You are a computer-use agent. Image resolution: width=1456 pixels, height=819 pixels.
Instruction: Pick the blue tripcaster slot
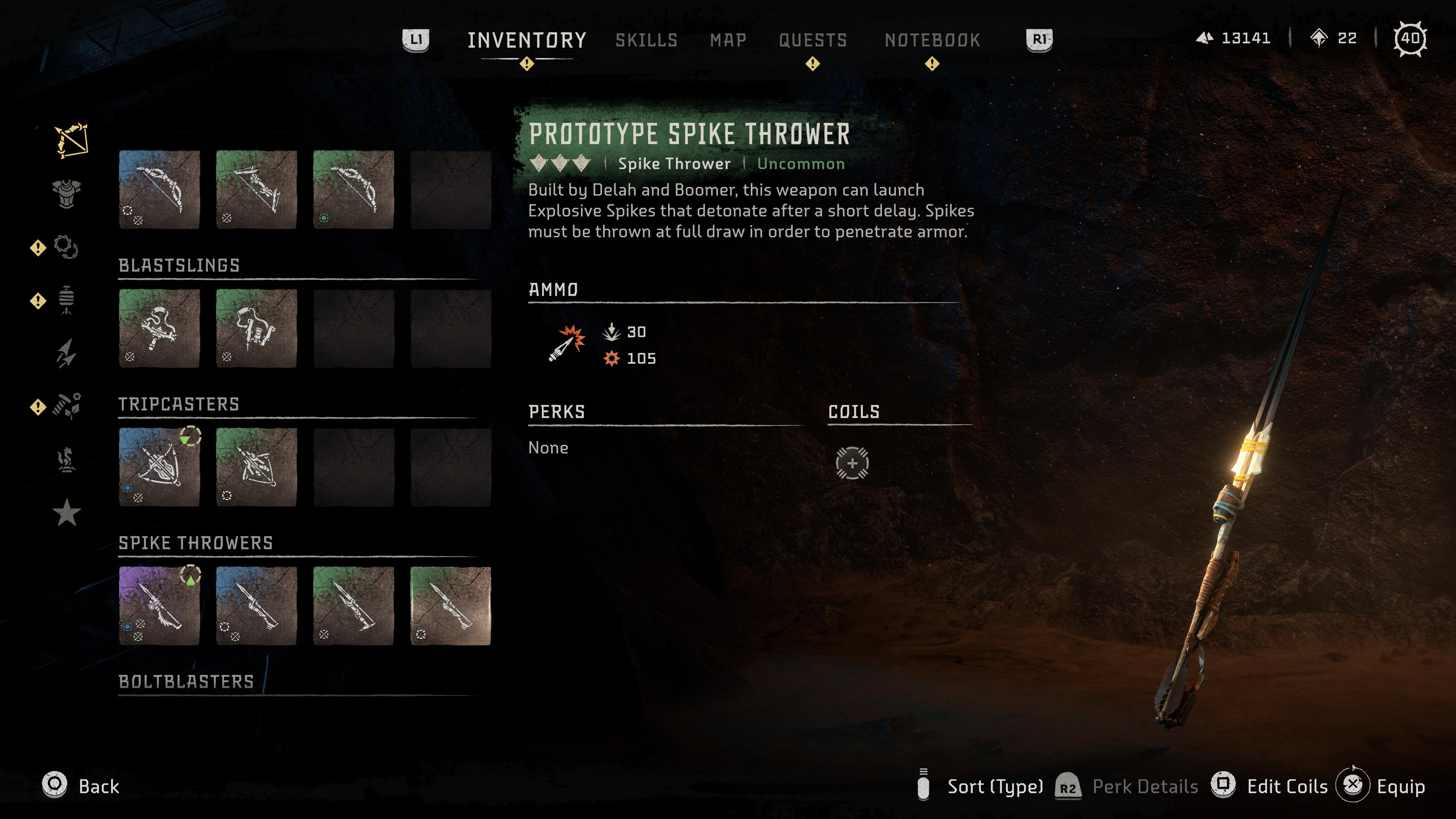pos(159,467)
